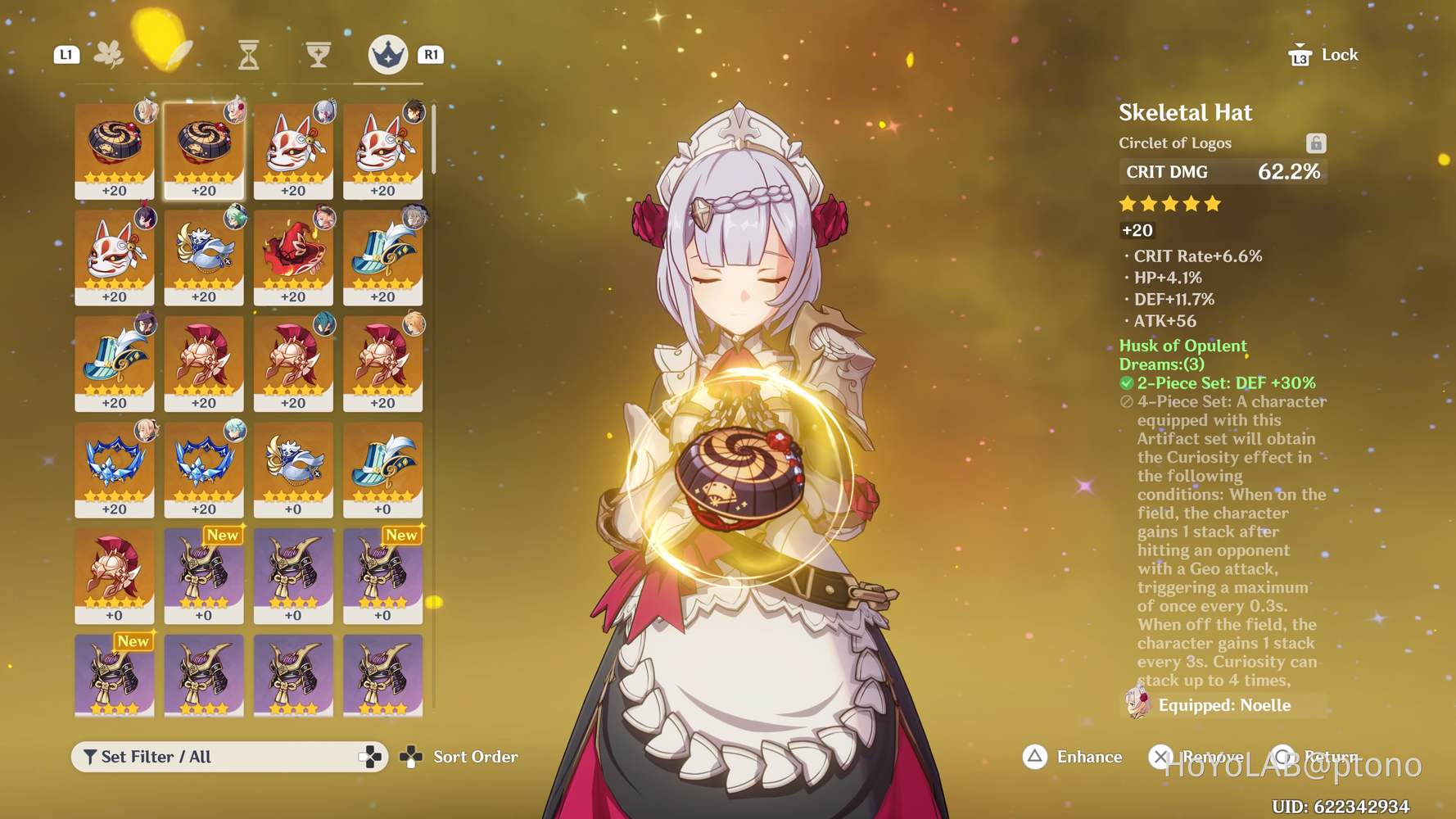Image resolution: width=1456 pixels, height=819 pixels.
Task: Select the New purple helmet artifact
Action: (x=204, y=573)
